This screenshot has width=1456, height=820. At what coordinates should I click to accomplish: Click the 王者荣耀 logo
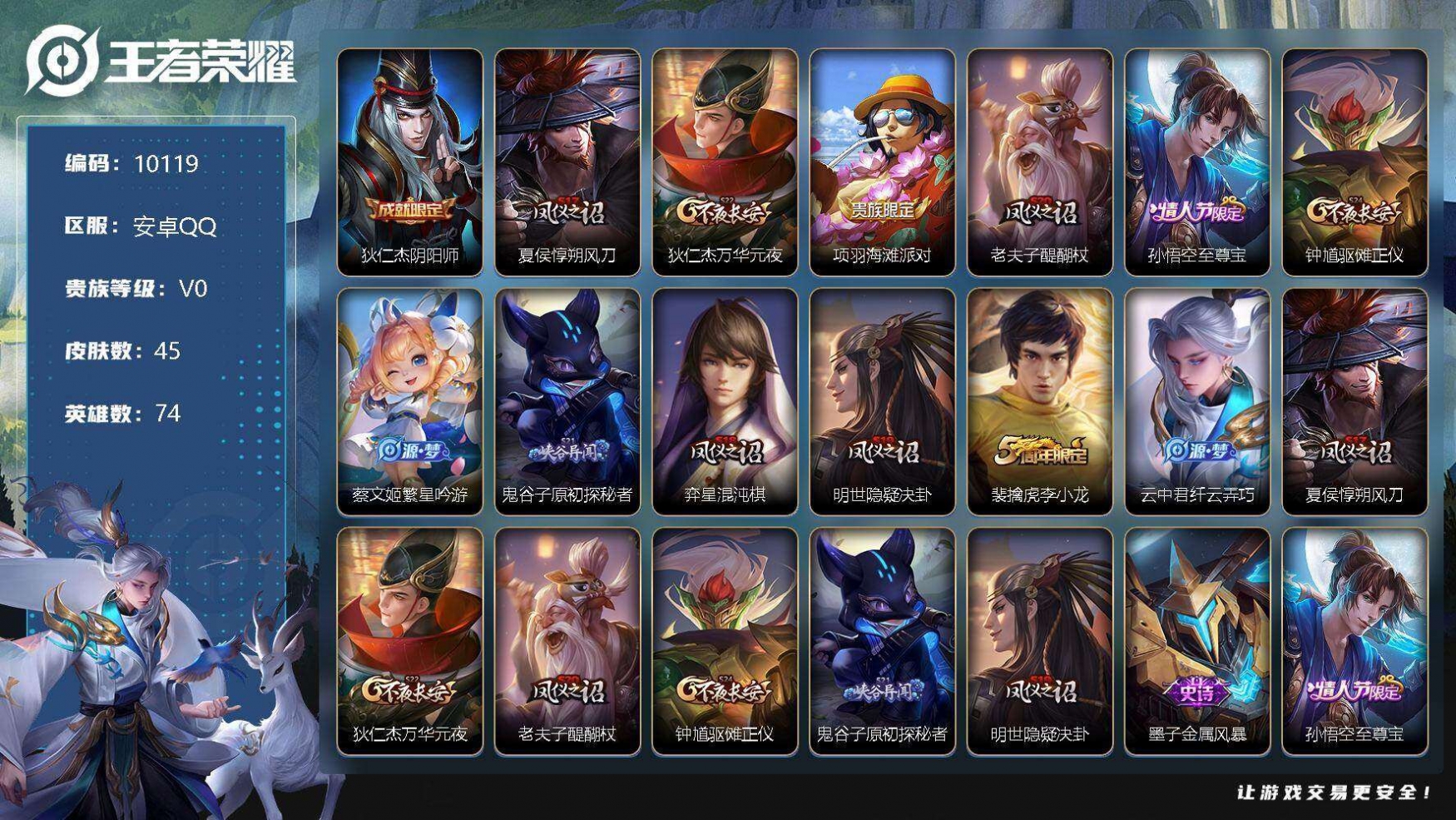click(161, 61)
